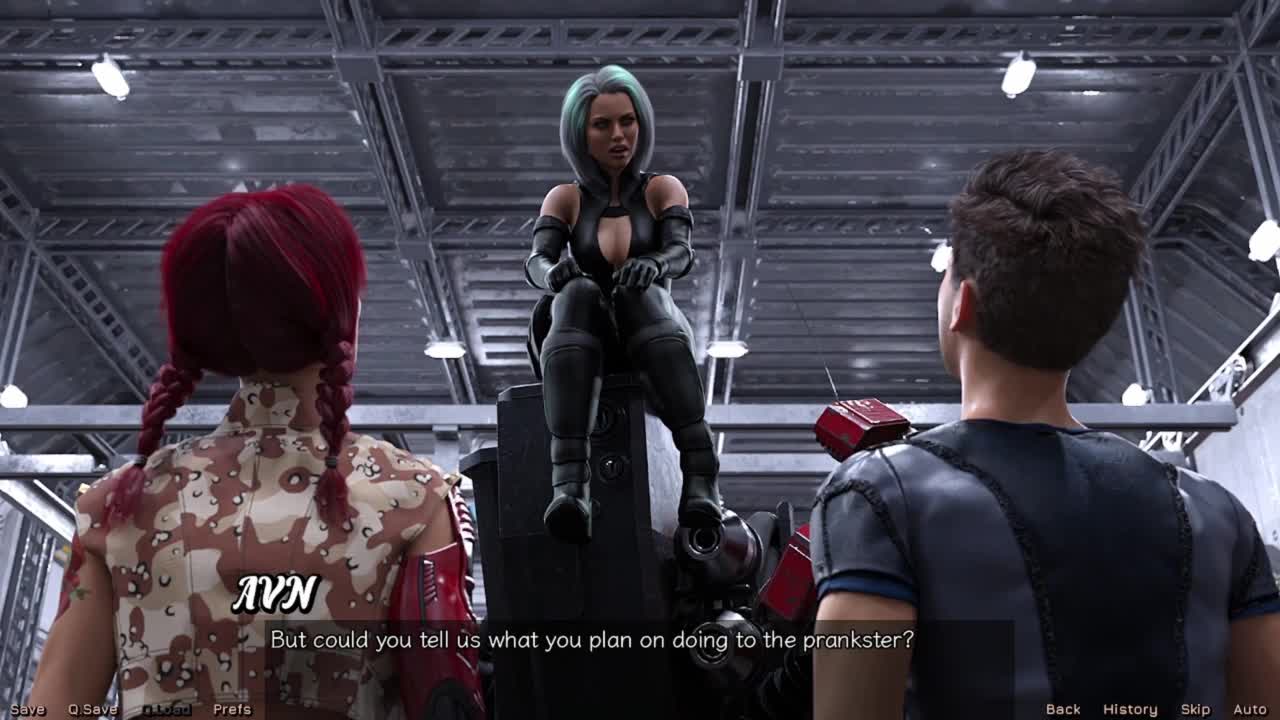Open the Prefs settings
The width and height of the screenshot is (1280, 720).
[232, 709]
